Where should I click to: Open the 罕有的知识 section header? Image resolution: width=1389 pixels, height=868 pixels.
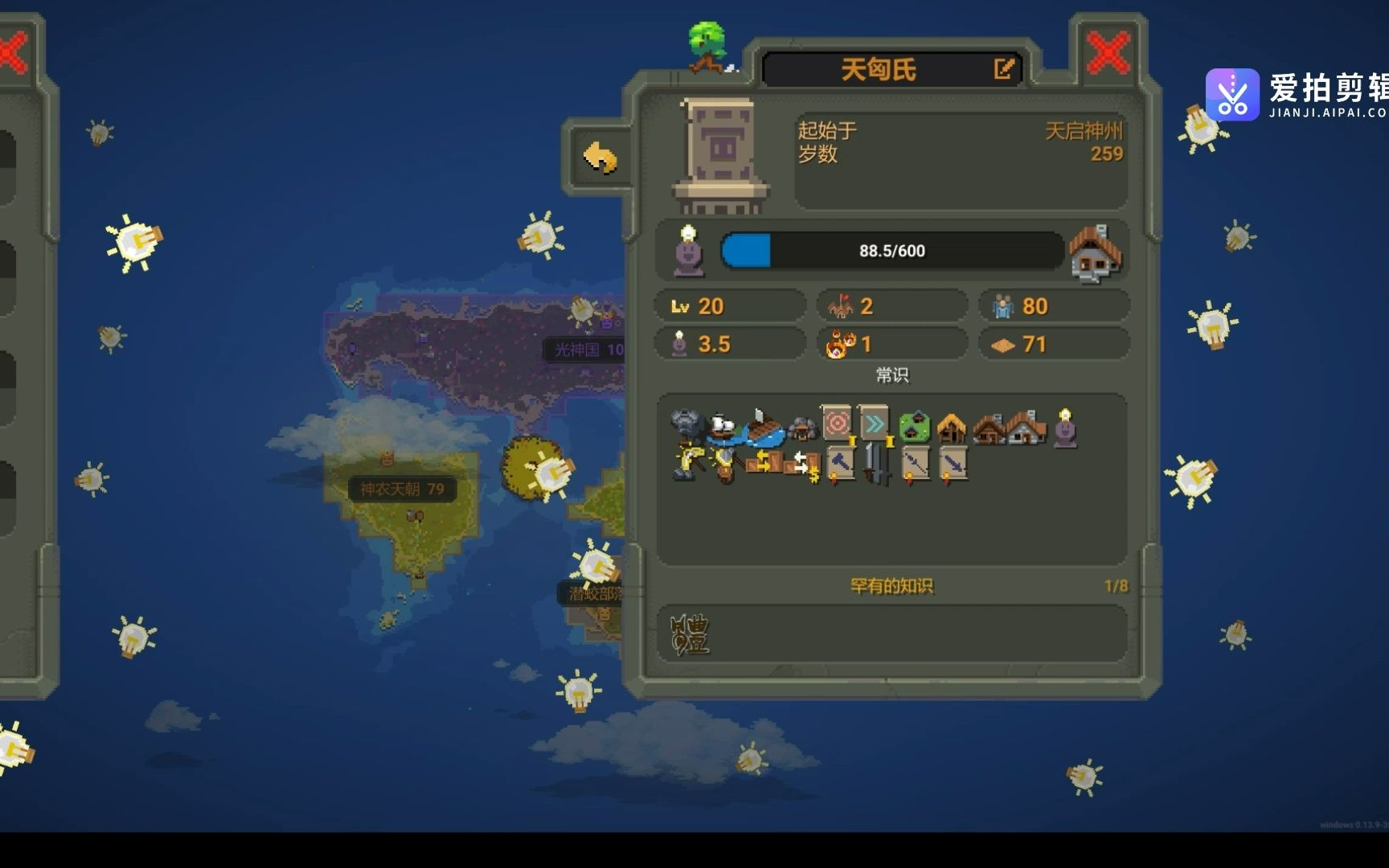[894, 588]
